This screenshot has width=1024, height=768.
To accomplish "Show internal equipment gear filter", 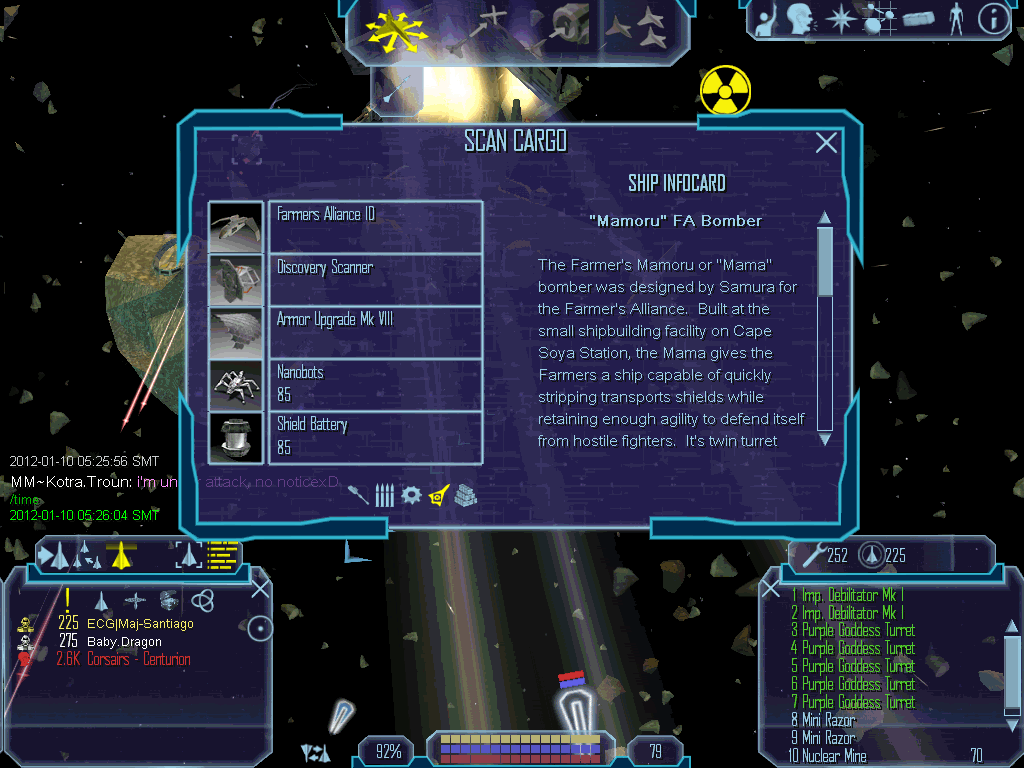I will click(x=411, y=494).
